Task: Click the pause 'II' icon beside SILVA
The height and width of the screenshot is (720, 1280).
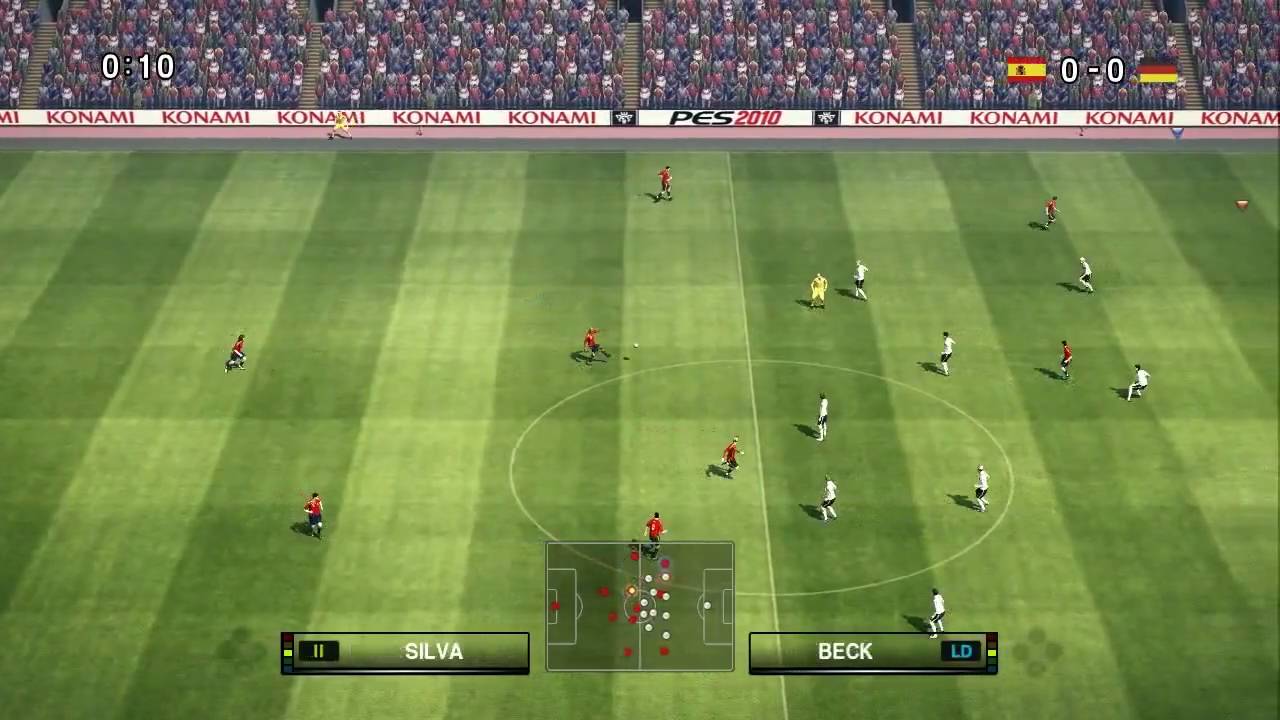Action: [318, 651]
